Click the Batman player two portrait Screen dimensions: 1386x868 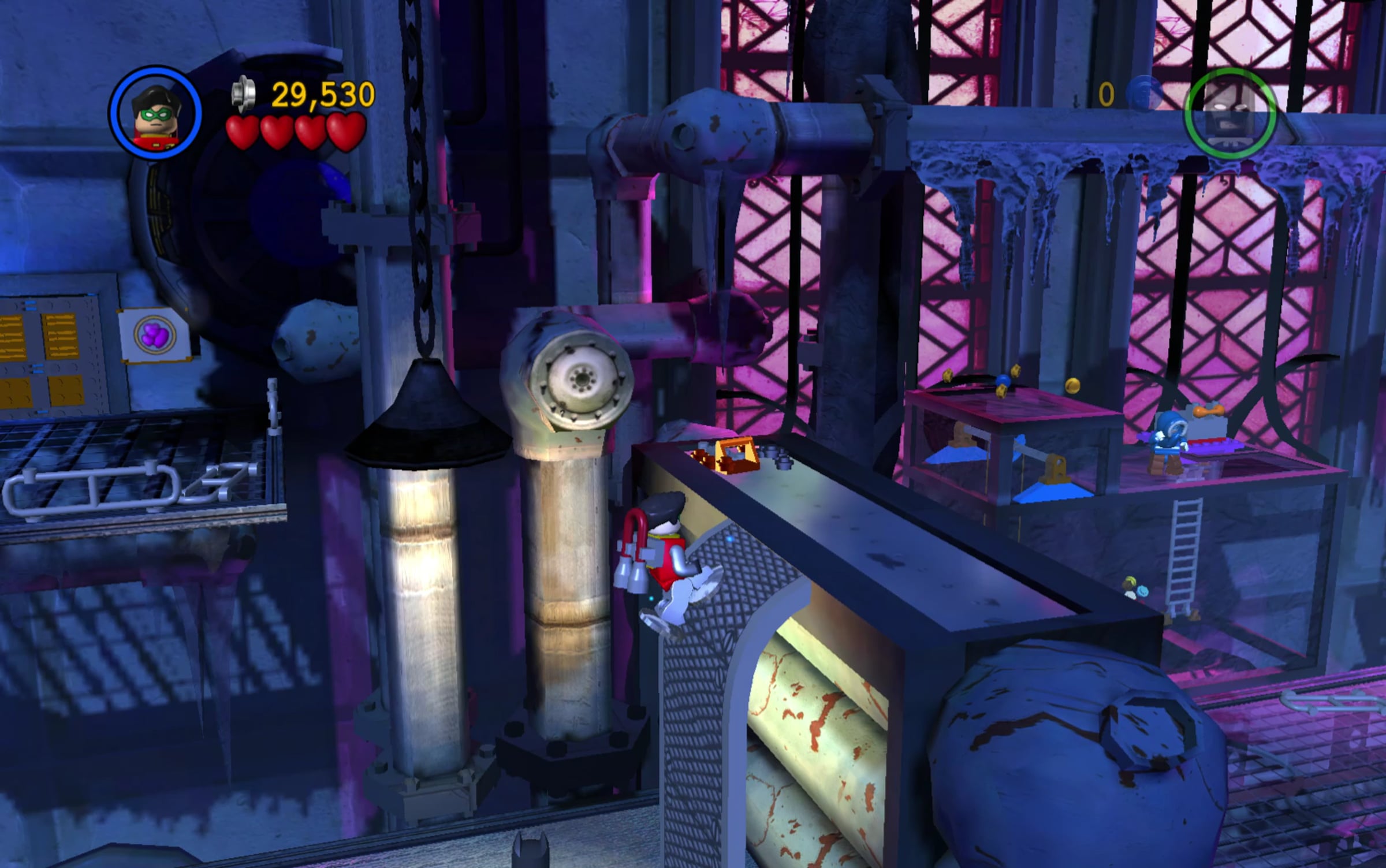[1229, 113]
